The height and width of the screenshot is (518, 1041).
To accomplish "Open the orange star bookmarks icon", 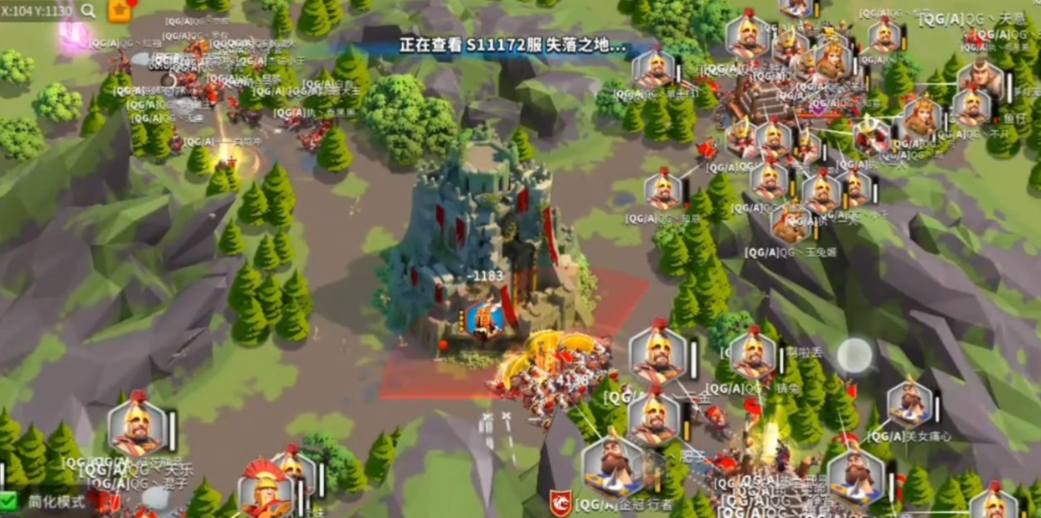I will [x=120, y=11].
